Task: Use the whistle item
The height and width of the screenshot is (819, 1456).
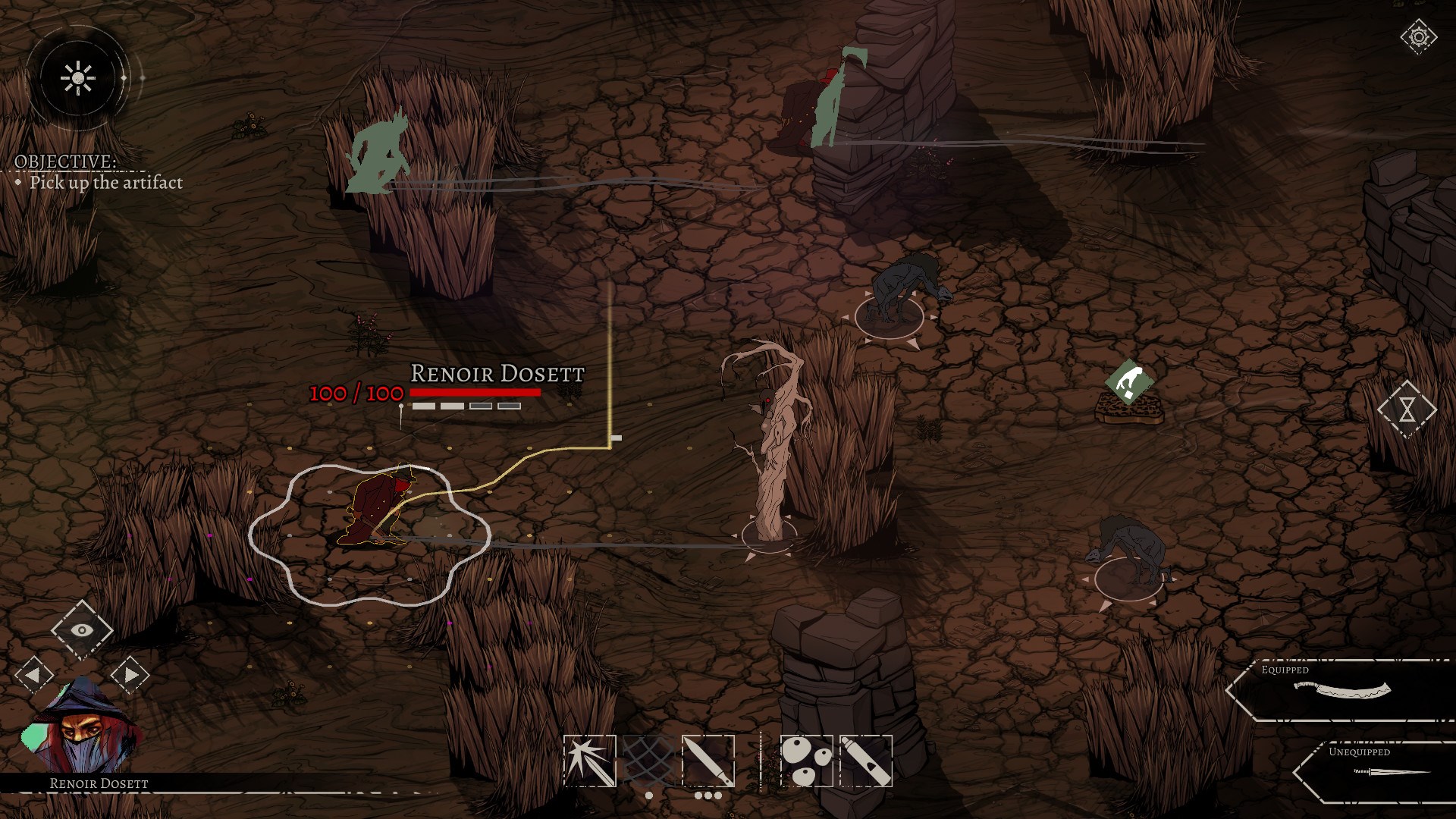Action: click(866, 761)
